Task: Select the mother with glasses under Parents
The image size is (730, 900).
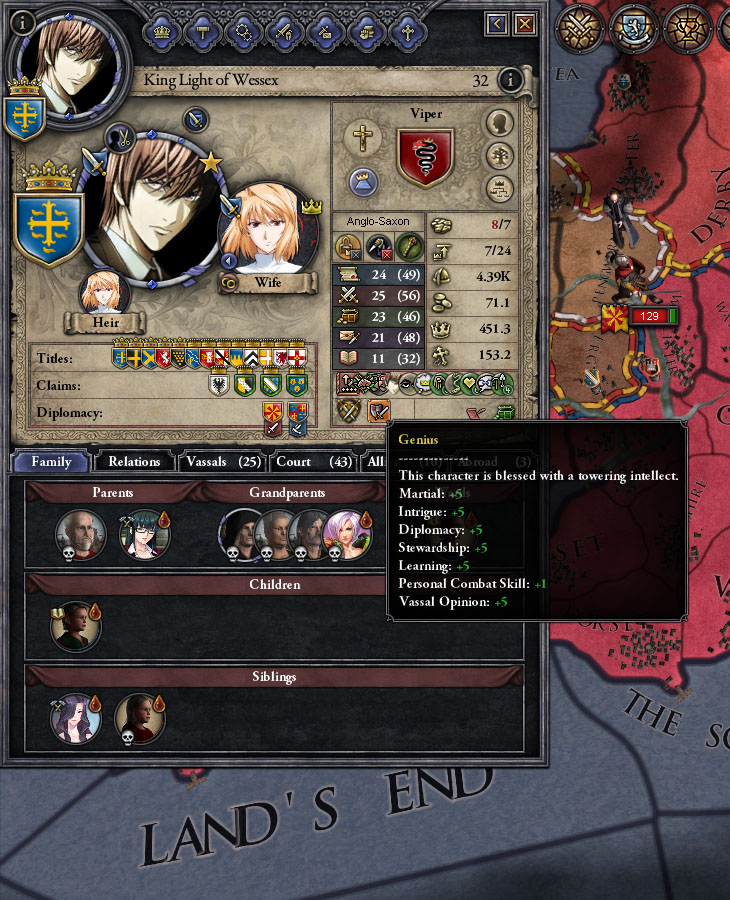Action: point(144,535)
